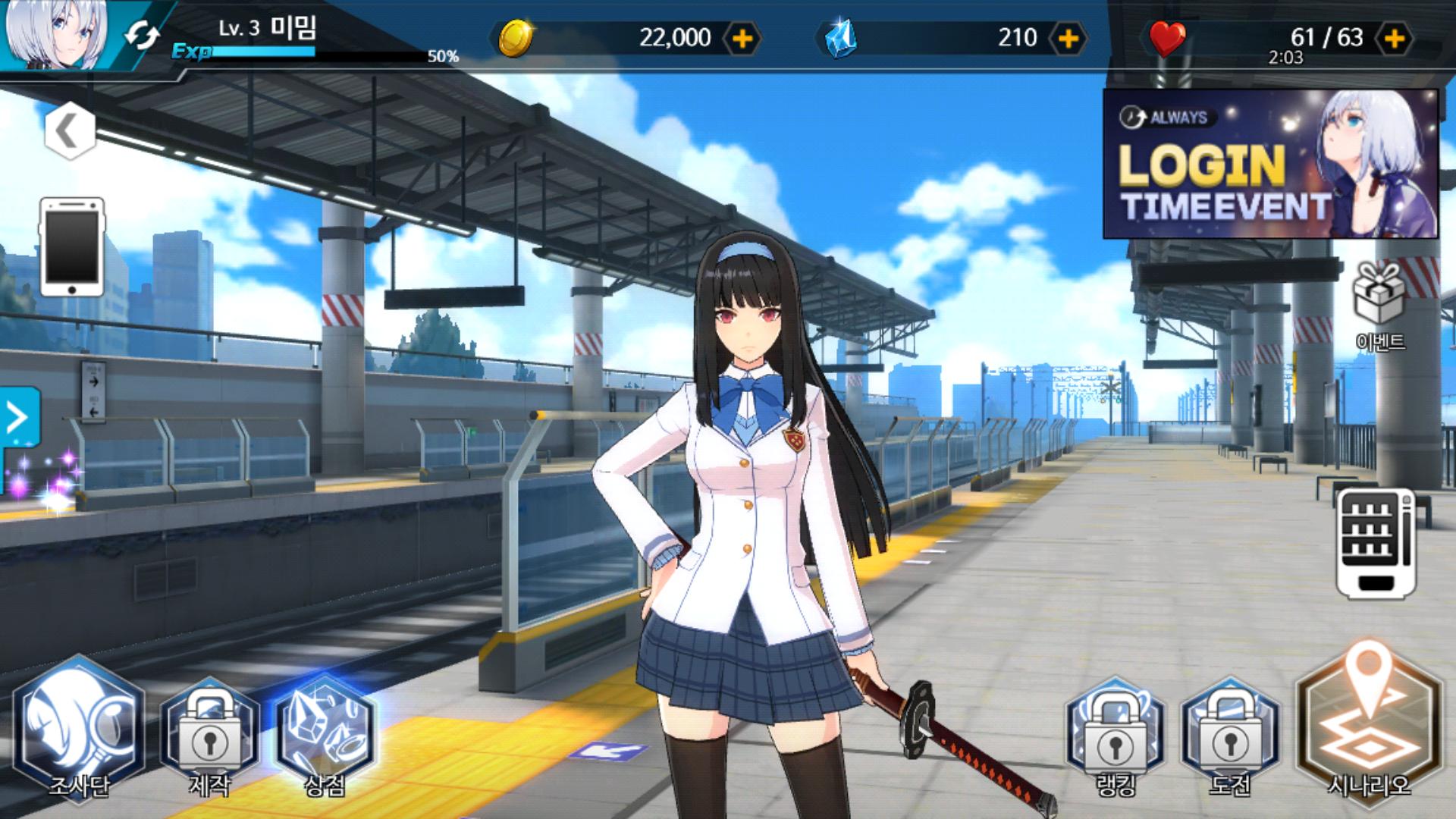Click the character swap arrows icon
This screenshot has width=1456, height=819.
[142, 36]
